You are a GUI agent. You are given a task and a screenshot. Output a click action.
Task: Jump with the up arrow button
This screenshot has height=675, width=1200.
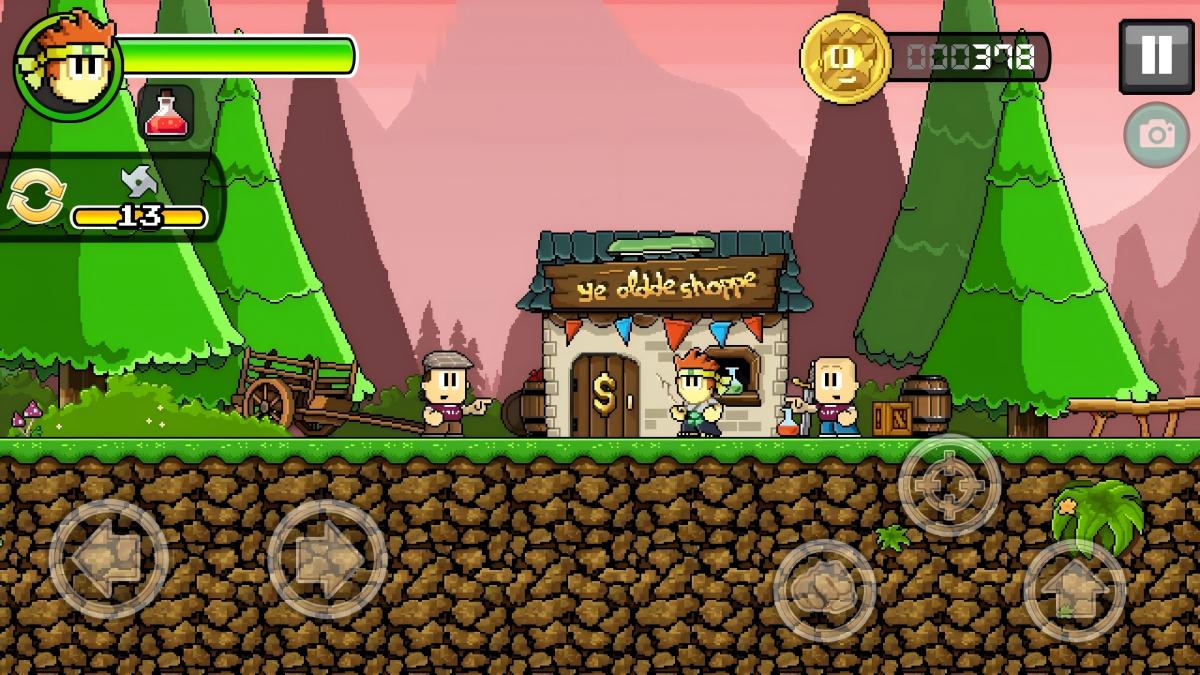(1075, 590)
